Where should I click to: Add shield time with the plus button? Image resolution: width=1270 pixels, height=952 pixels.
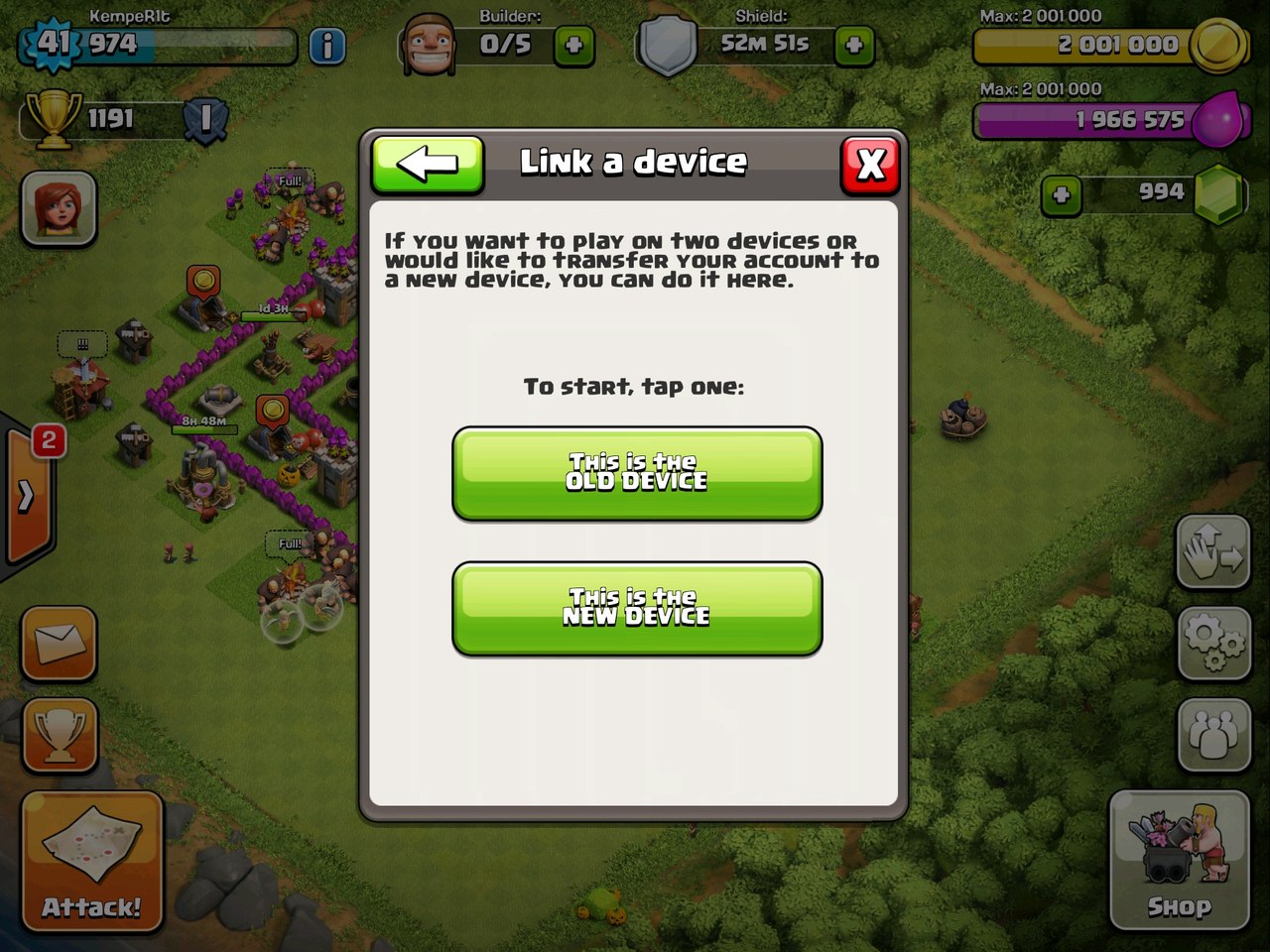coord(854,46)
